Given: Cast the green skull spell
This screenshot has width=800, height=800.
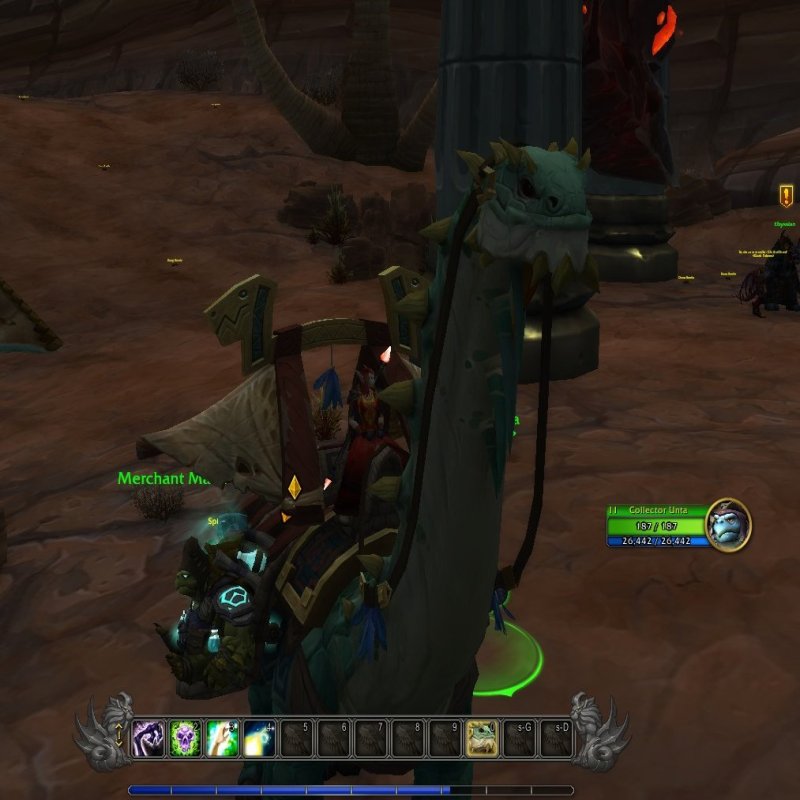Looking at the screenshot, I should click(x=186, y=738).
